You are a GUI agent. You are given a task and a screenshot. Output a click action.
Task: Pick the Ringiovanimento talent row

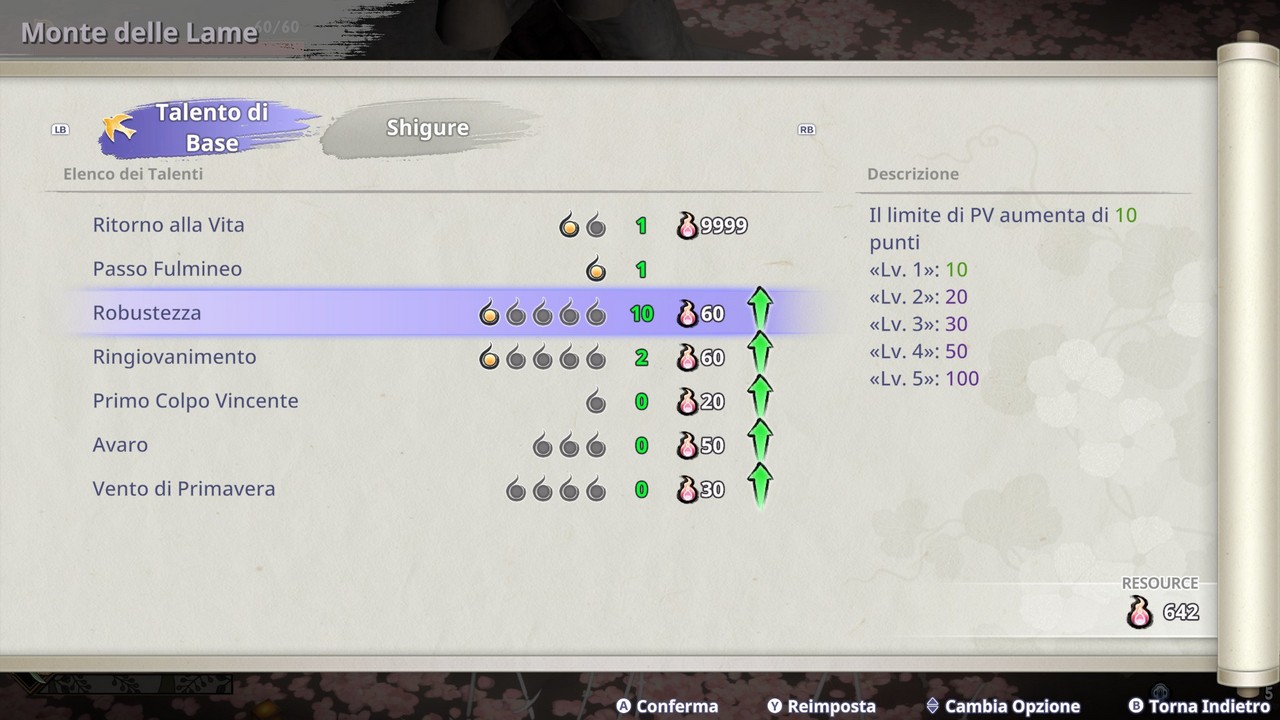(x=174, y=357)
